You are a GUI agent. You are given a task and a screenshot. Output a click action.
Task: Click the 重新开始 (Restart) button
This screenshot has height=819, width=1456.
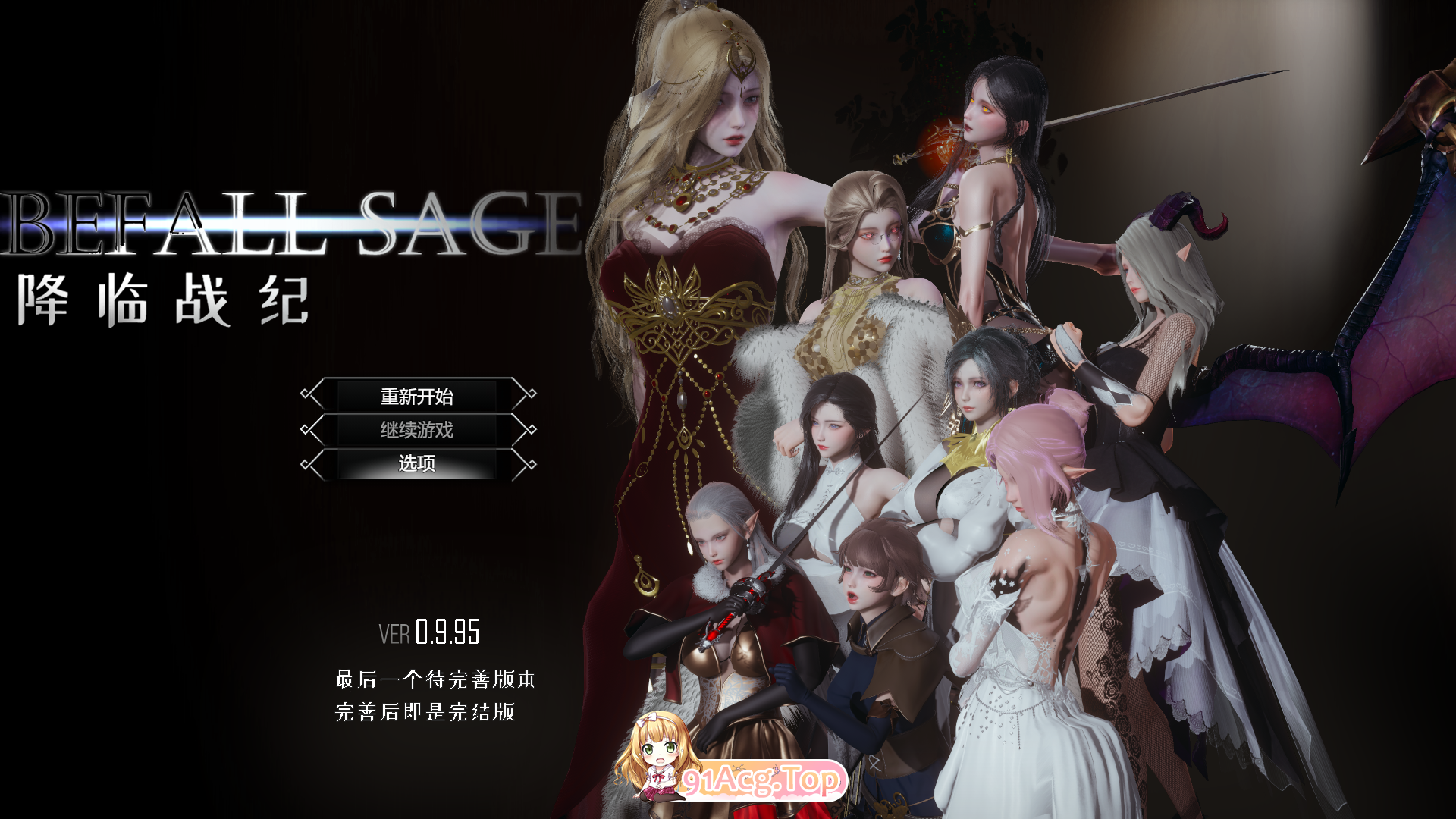pyautogui.click(x=416, y=396)
